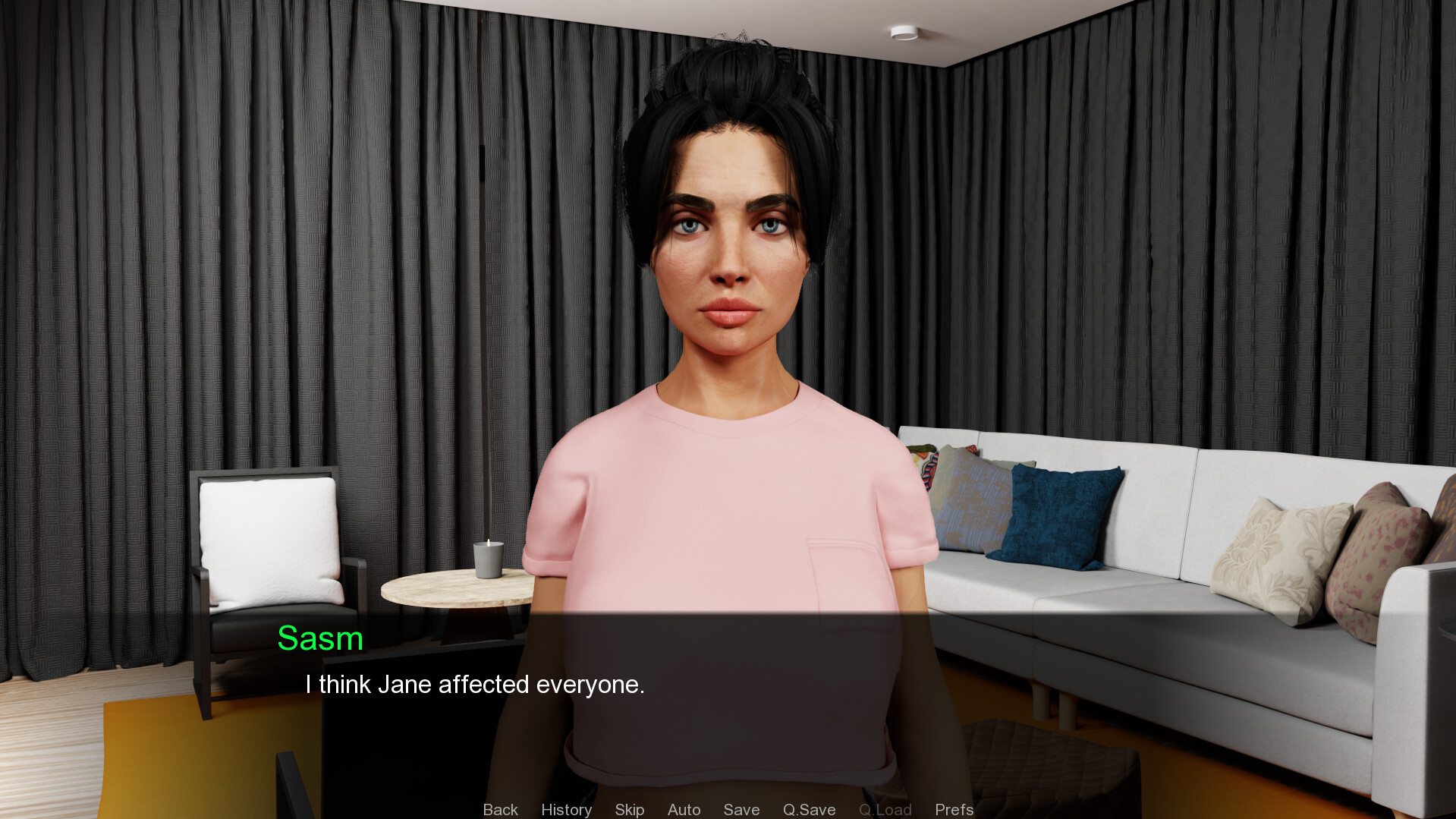Enable Skip mode
Viewport: 1456px width, 819px height.
pos(629,809)
